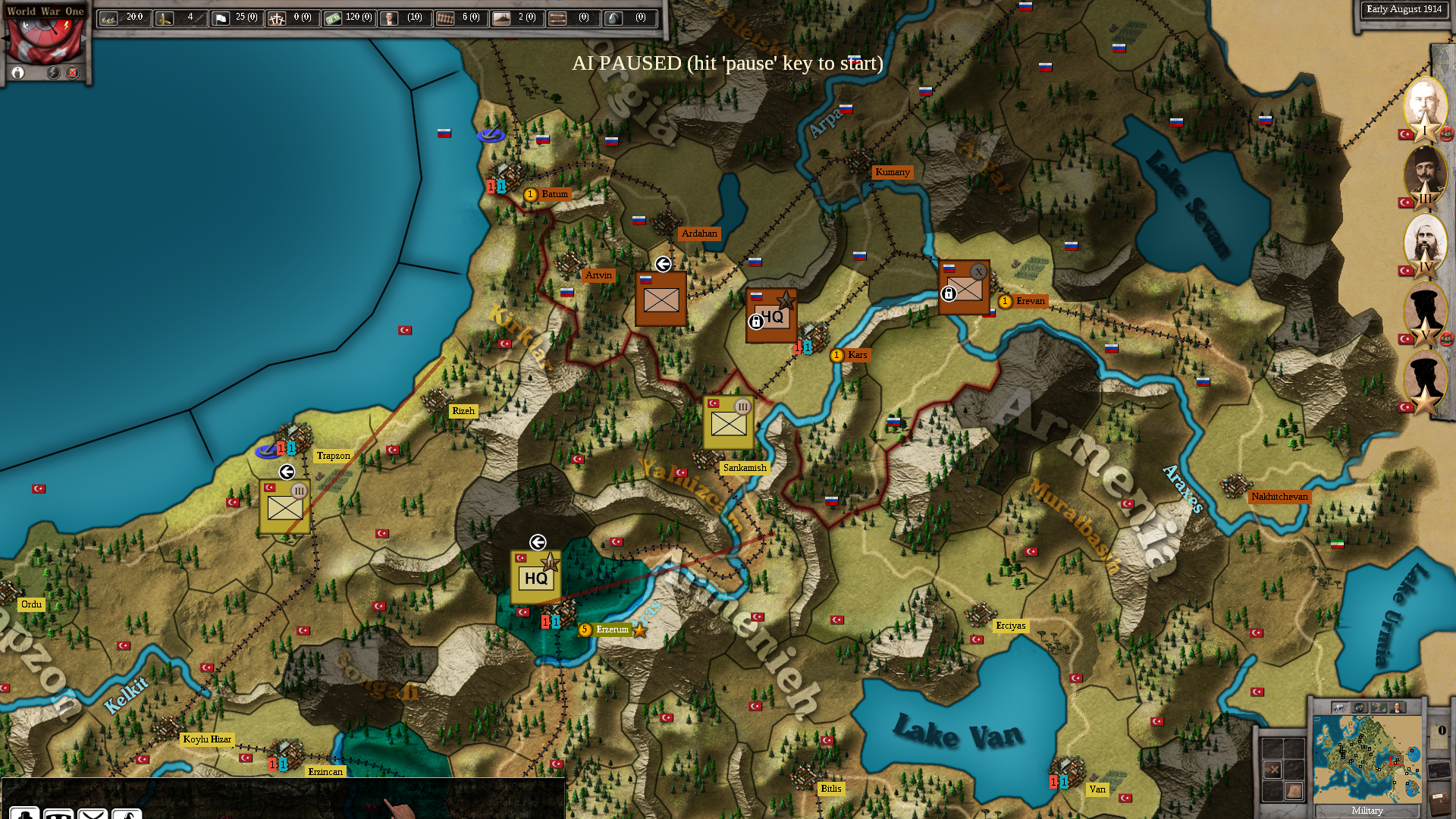Select the Russian HQ unit near Kars

click(770, 315)
